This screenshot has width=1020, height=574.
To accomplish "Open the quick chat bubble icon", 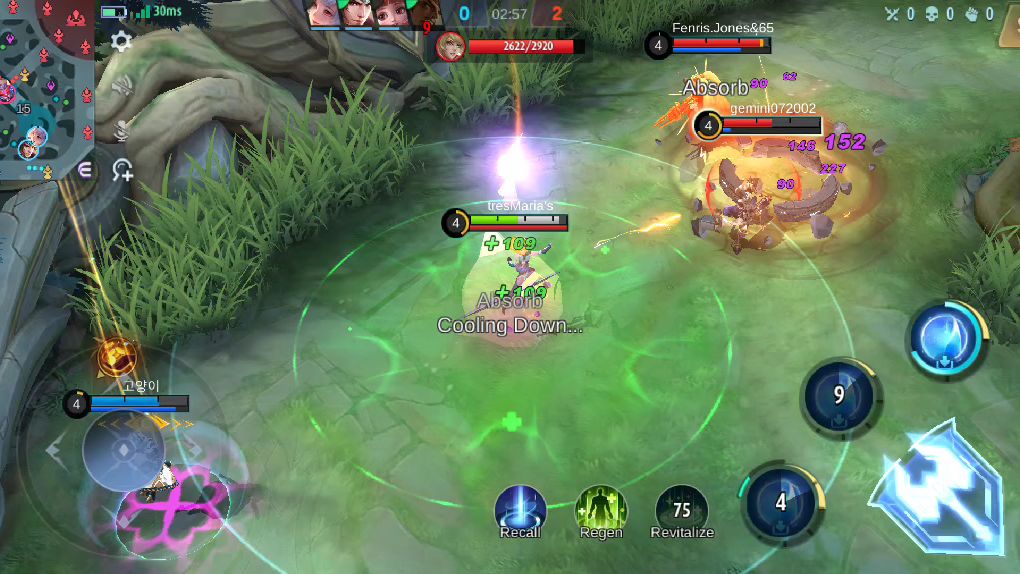I will point(85,170).
